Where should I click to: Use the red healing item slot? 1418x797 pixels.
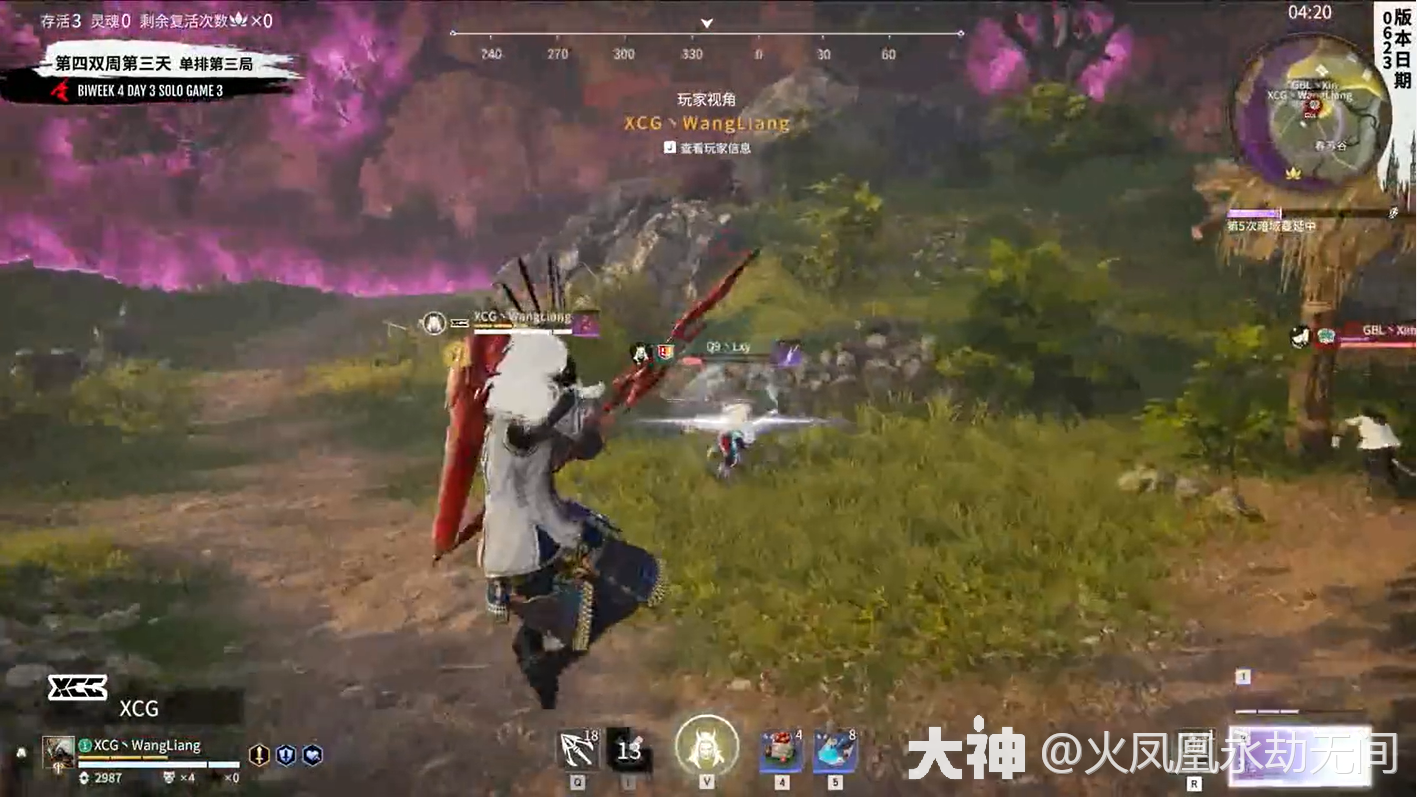click(x=781, y=750)
